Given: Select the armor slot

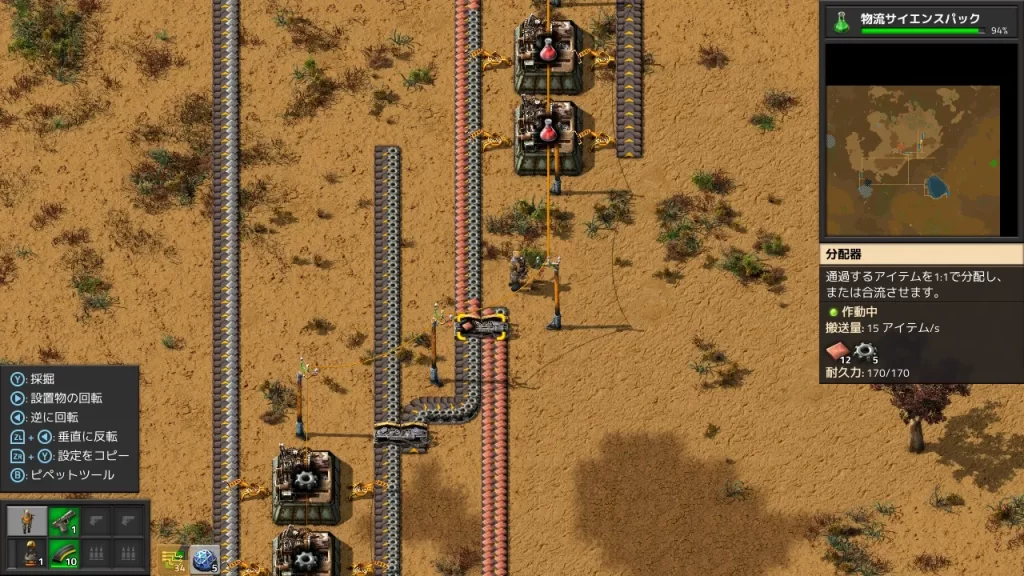Looking at the screenshot, I should pyautogui.click(x=28, y=552).
